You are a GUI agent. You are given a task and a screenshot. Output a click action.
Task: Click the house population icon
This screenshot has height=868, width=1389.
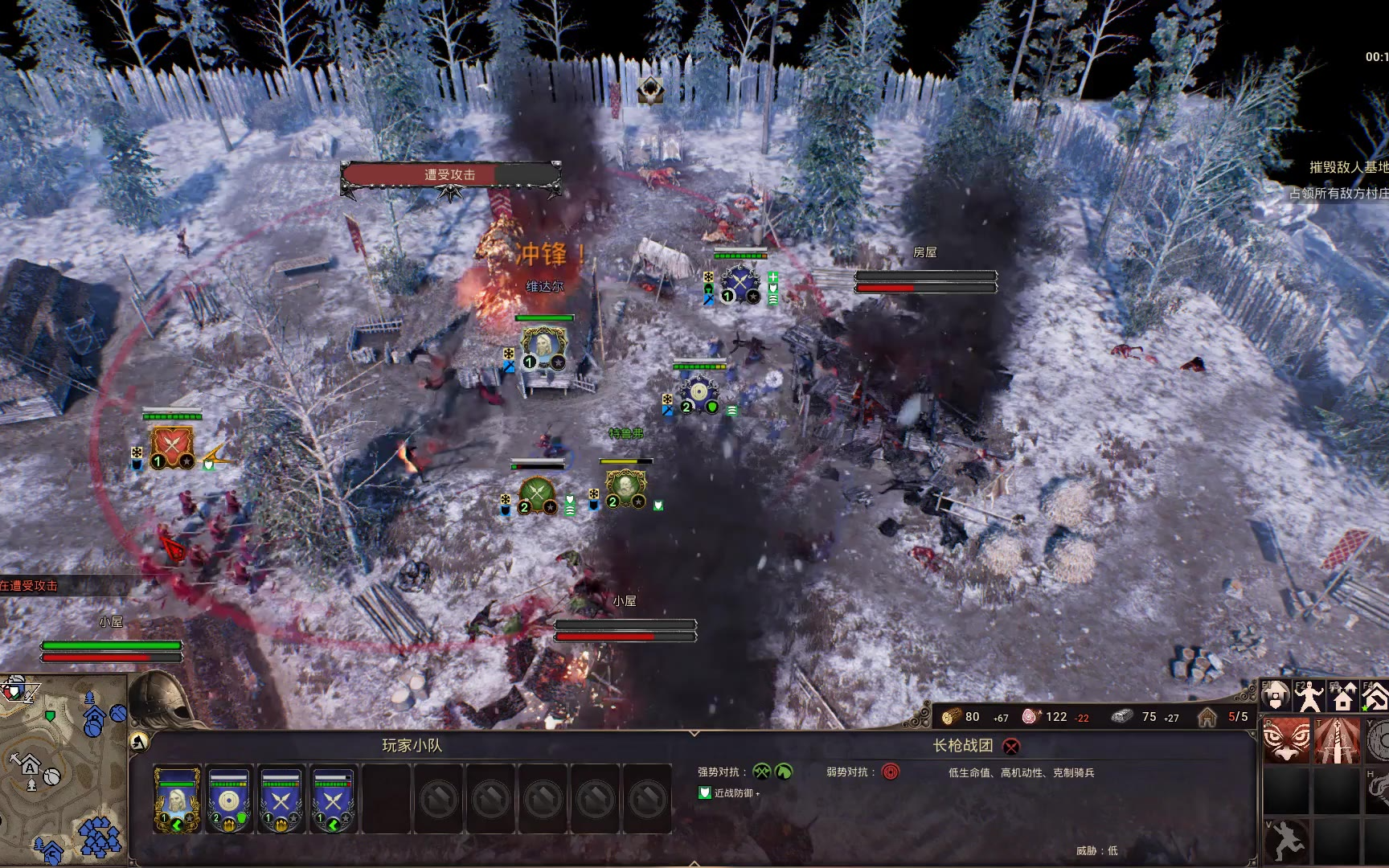coord(1207,717)
